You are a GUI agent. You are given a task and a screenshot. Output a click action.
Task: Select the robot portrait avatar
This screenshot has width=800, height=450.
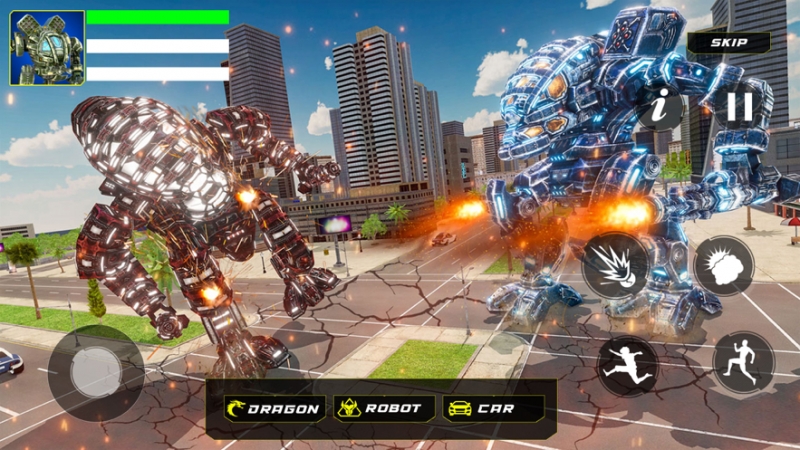point(47,48)
